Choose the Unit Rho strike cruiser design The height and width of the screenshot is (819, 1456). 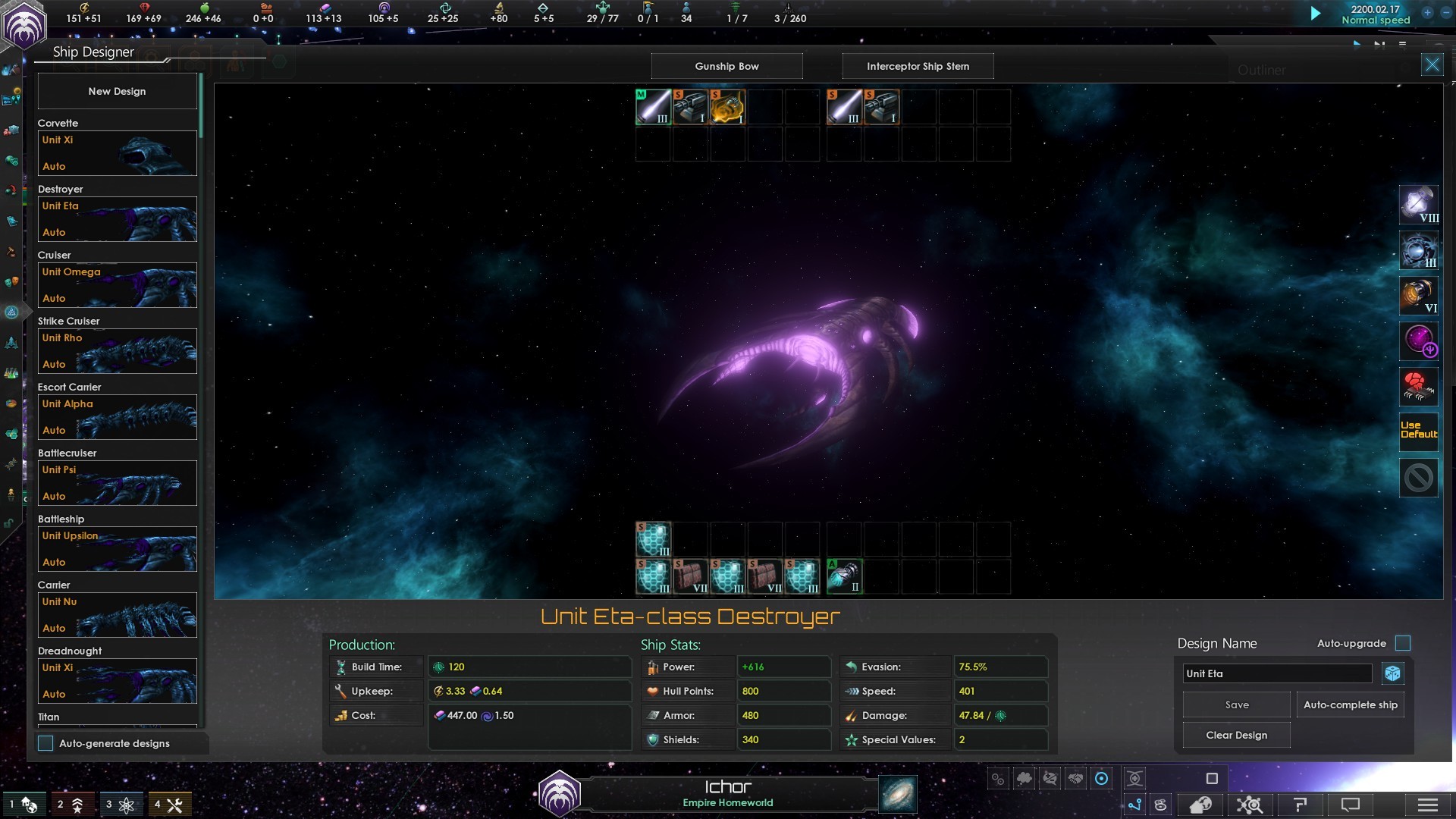(x=118, y=351)
